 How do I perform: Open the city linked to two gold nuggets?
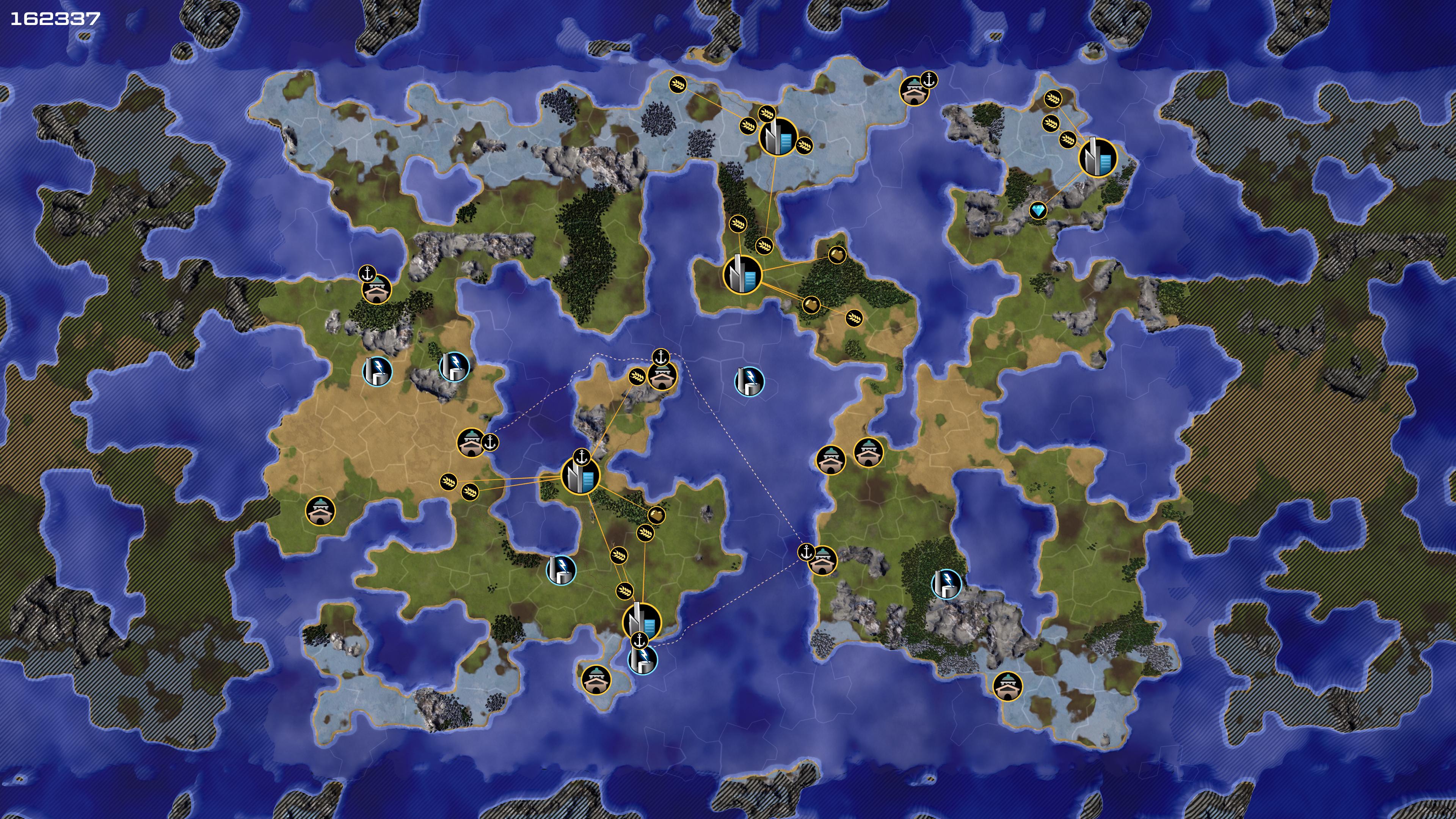[742, 275]
